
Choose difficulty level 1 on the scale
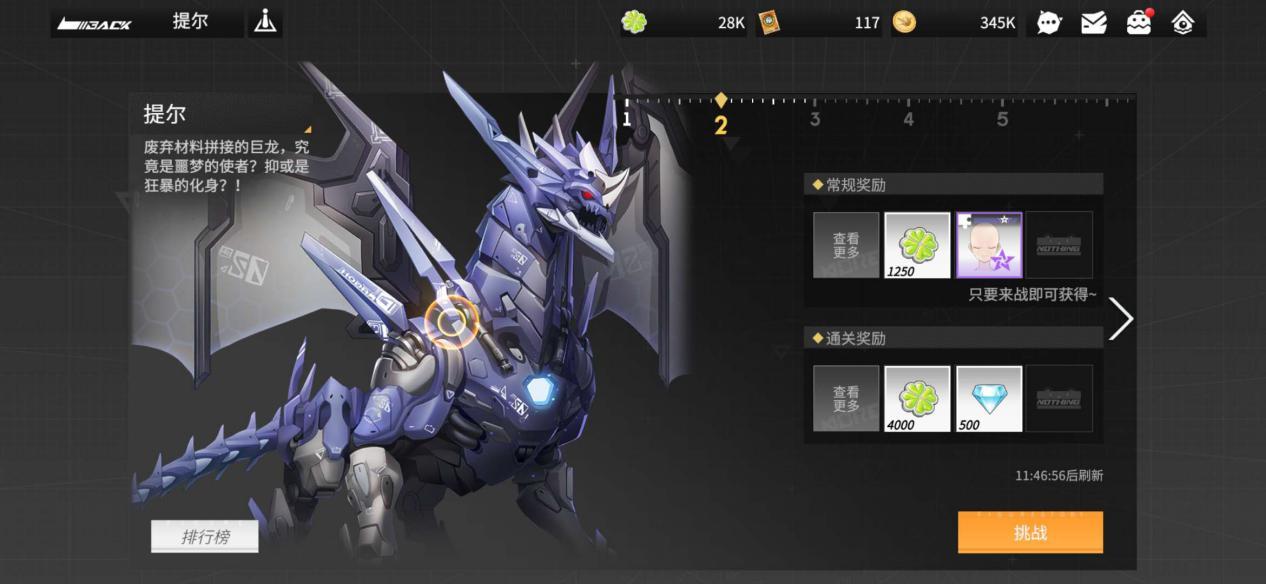tap(627, 119)
